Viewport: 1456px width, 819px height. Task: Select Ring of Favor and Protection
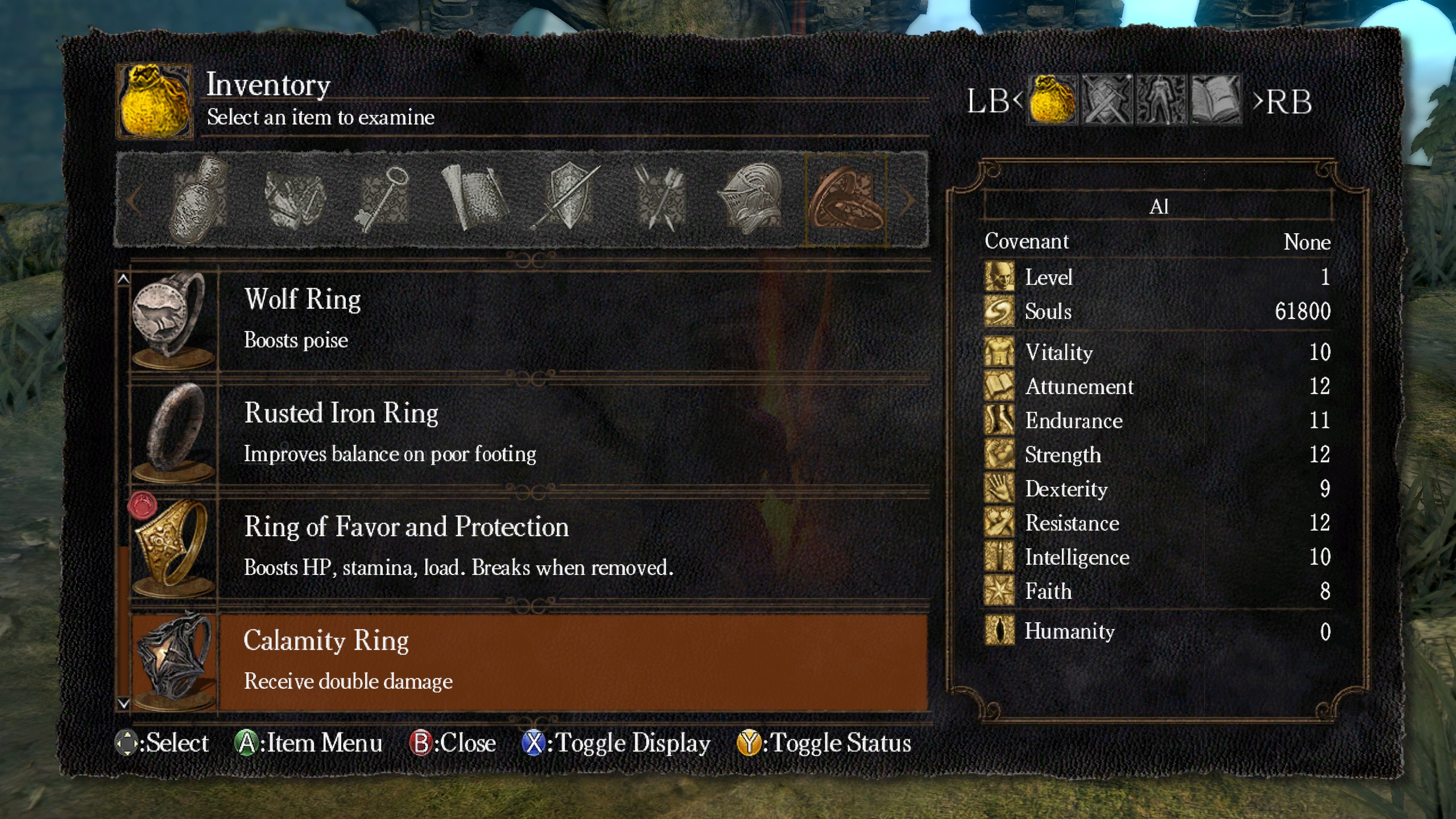[x=529, y=547]
